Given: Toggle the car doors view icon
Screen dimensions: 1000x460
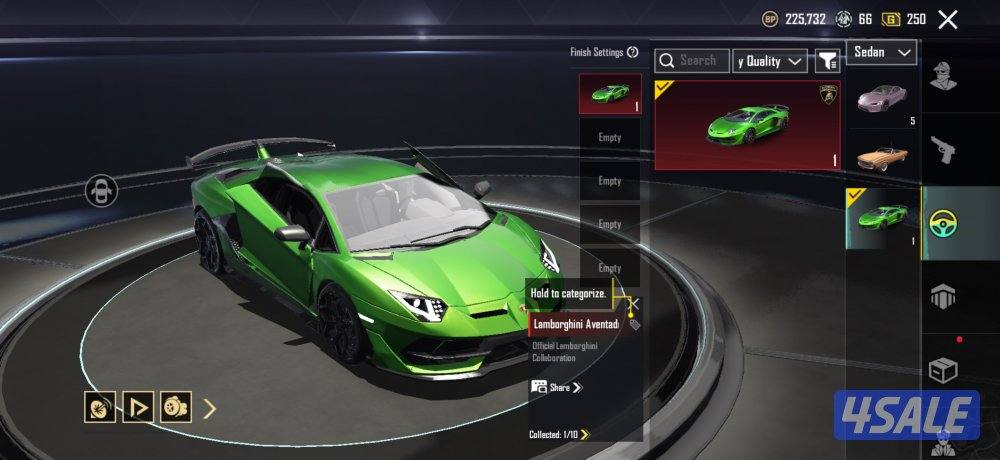Looking at the screenshot, I should tap(101, 190).
